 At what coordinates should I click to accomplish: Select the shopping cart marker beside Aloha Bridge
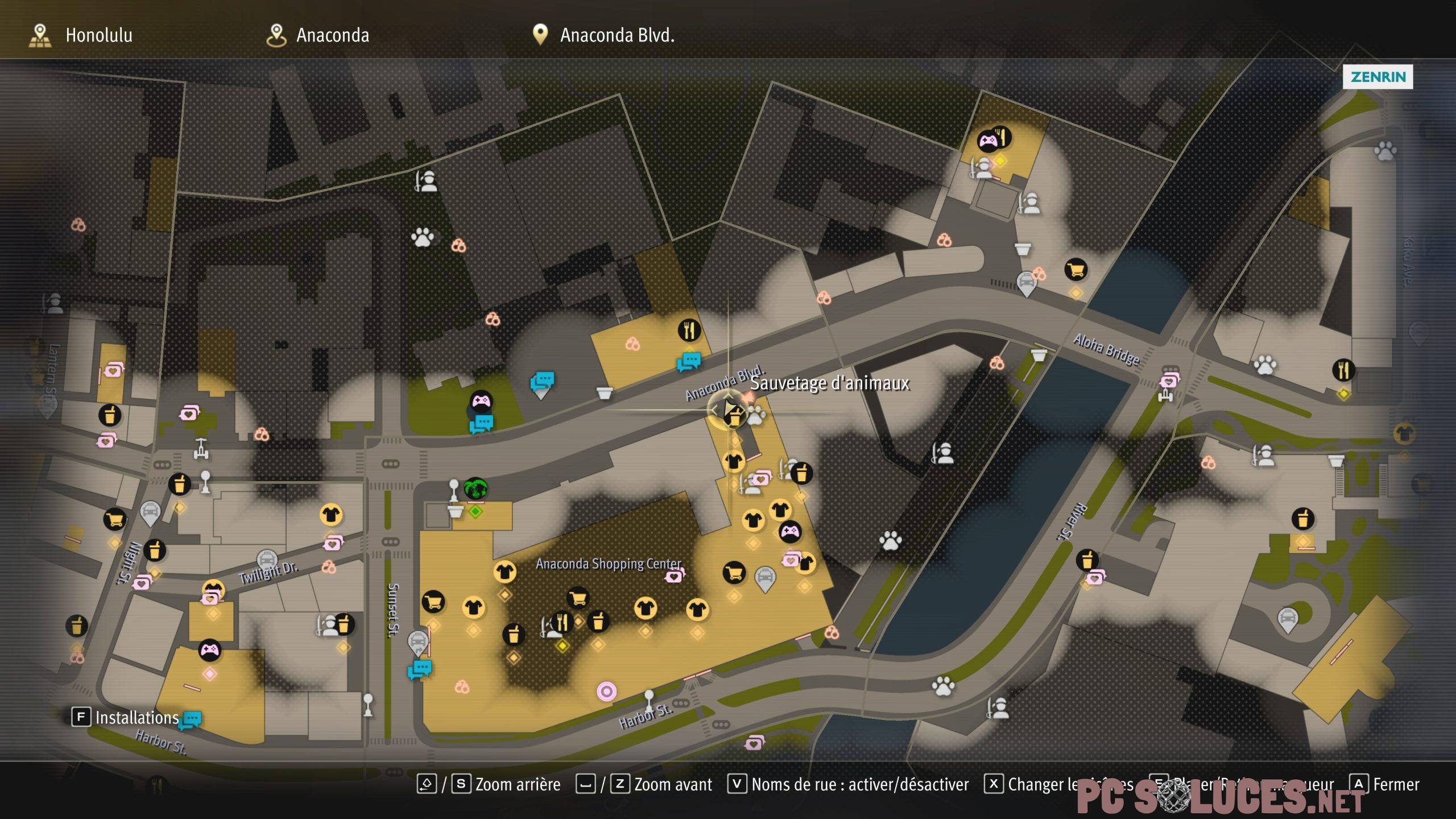point(1076,270)
